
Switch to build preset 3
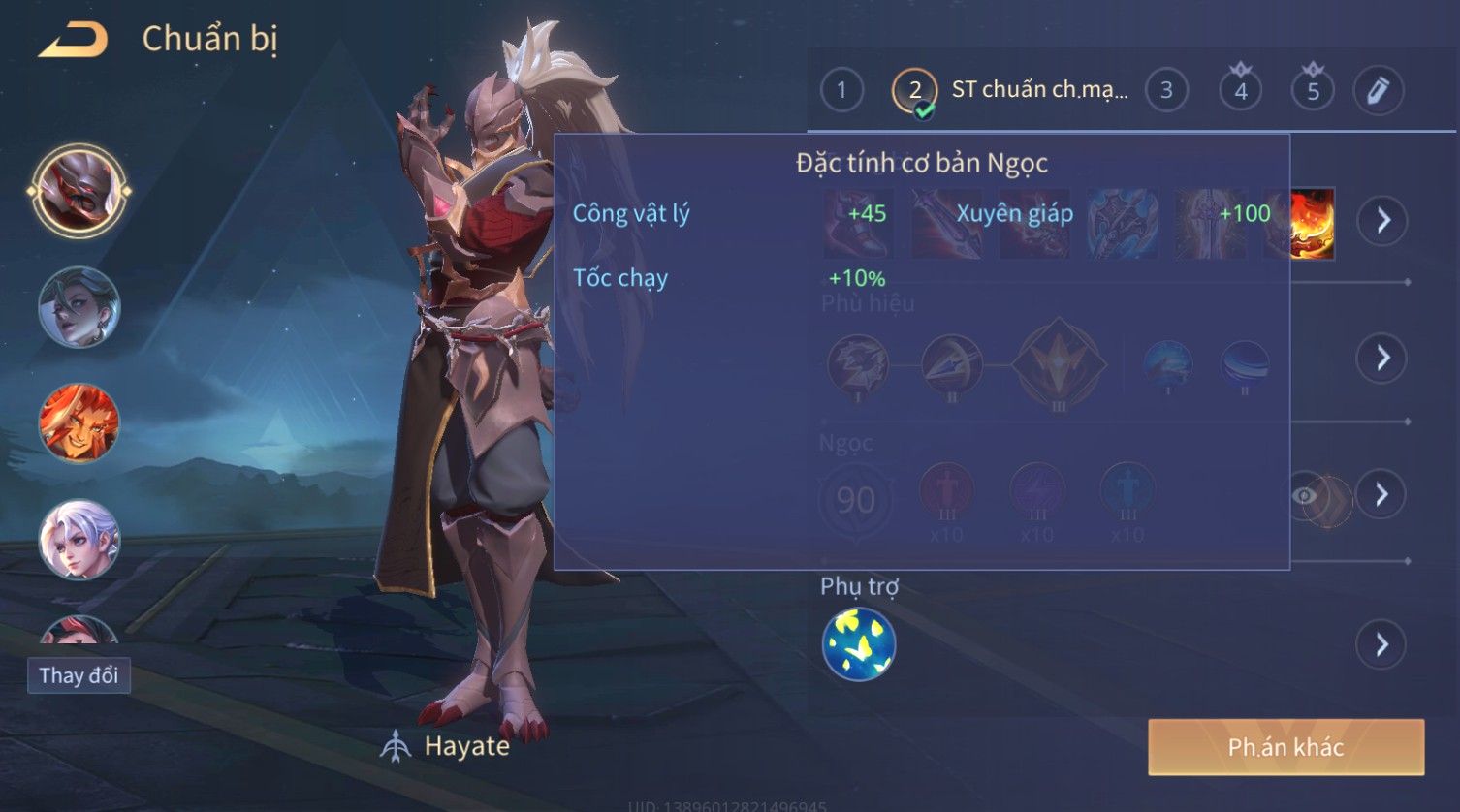[1166, 91]
